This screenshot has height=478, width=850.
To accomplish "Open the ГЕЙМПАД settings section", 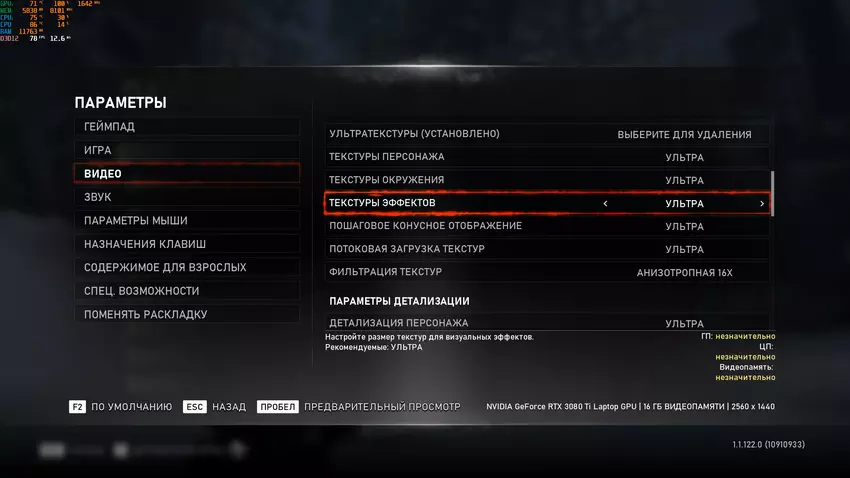I will 186,127.
